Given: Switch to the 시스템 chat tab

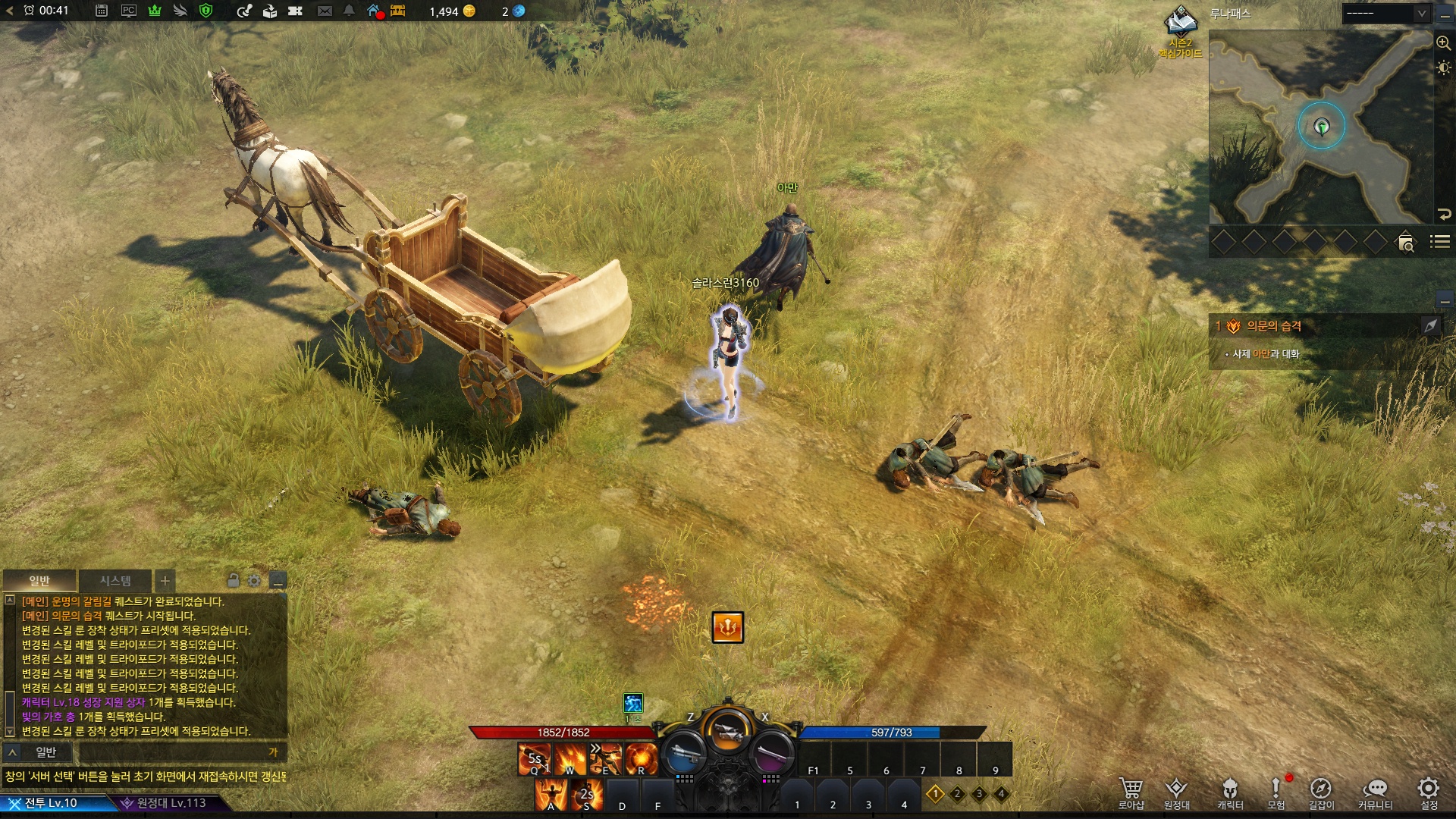Looking at the screenshot, I should pyautogui.click(x=115, y=581).
